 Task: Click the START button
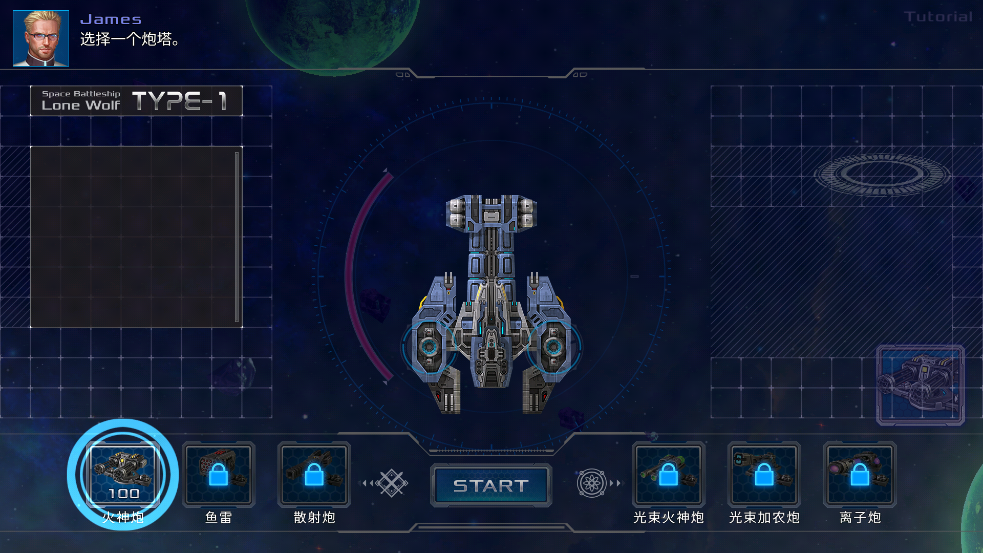pos(491,486)
